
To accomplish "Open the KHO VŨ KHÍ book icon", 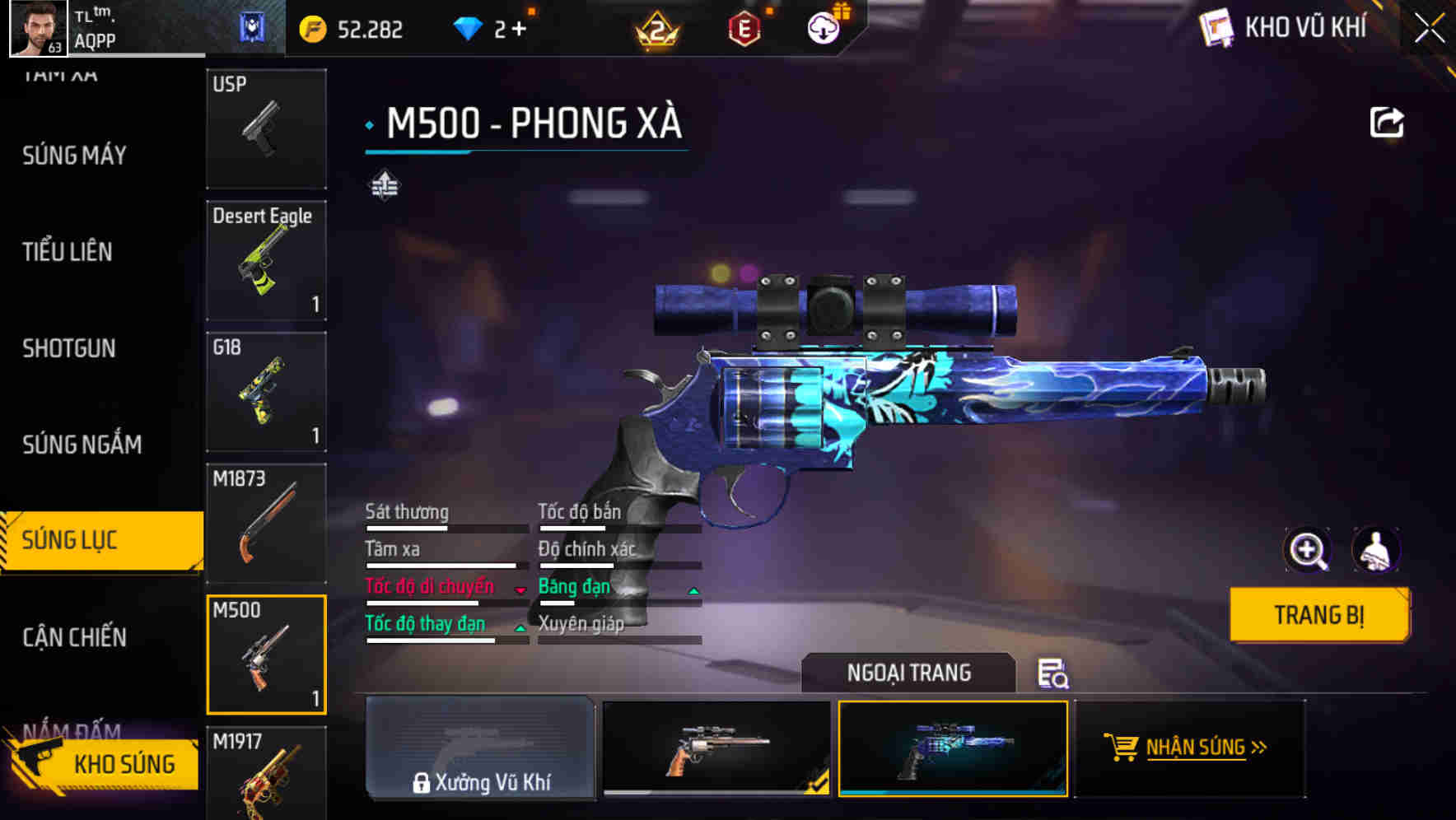I will coord(1217,27).
